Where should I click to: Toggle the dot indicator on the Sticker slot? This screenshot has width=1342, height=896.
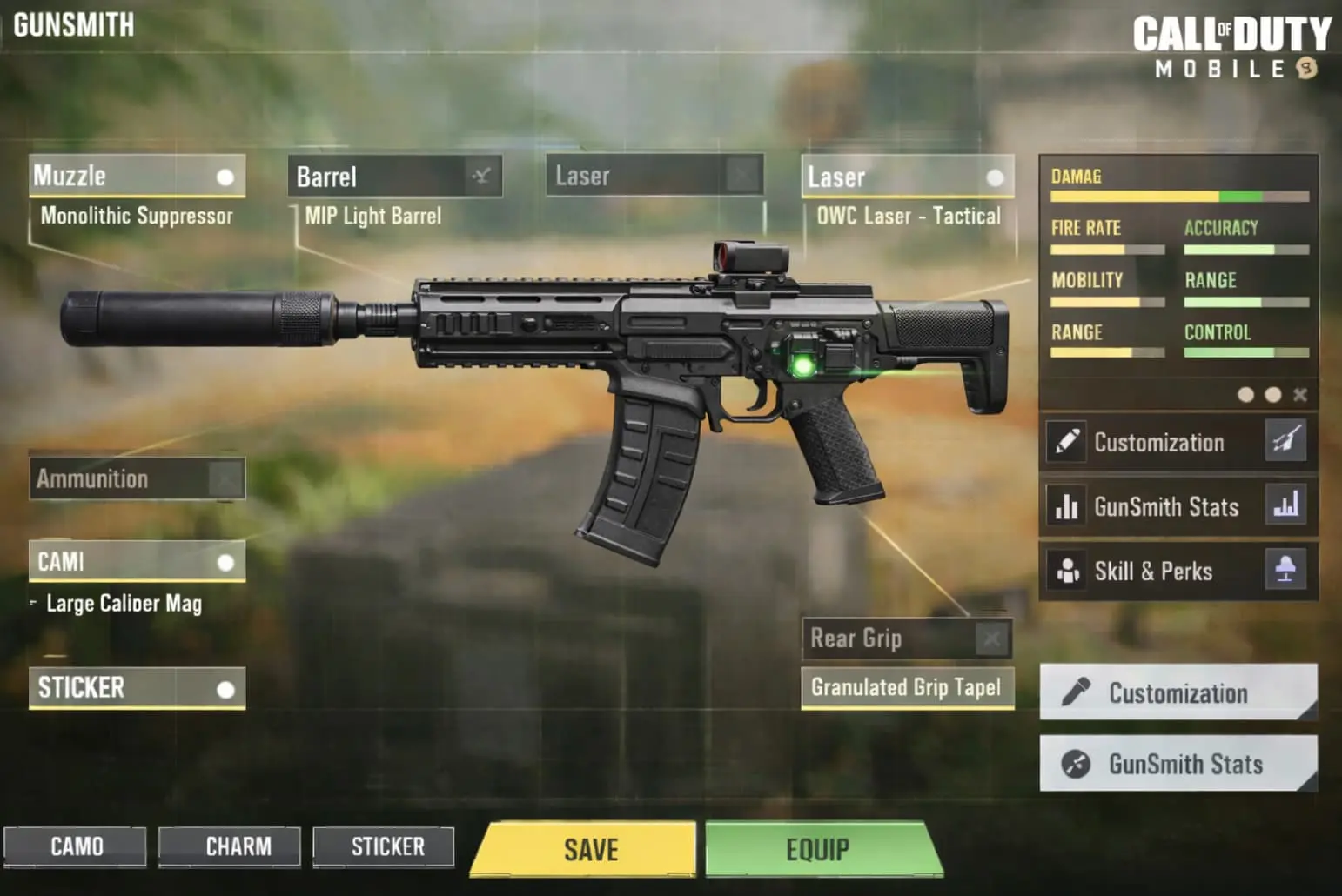coord(227,688)
